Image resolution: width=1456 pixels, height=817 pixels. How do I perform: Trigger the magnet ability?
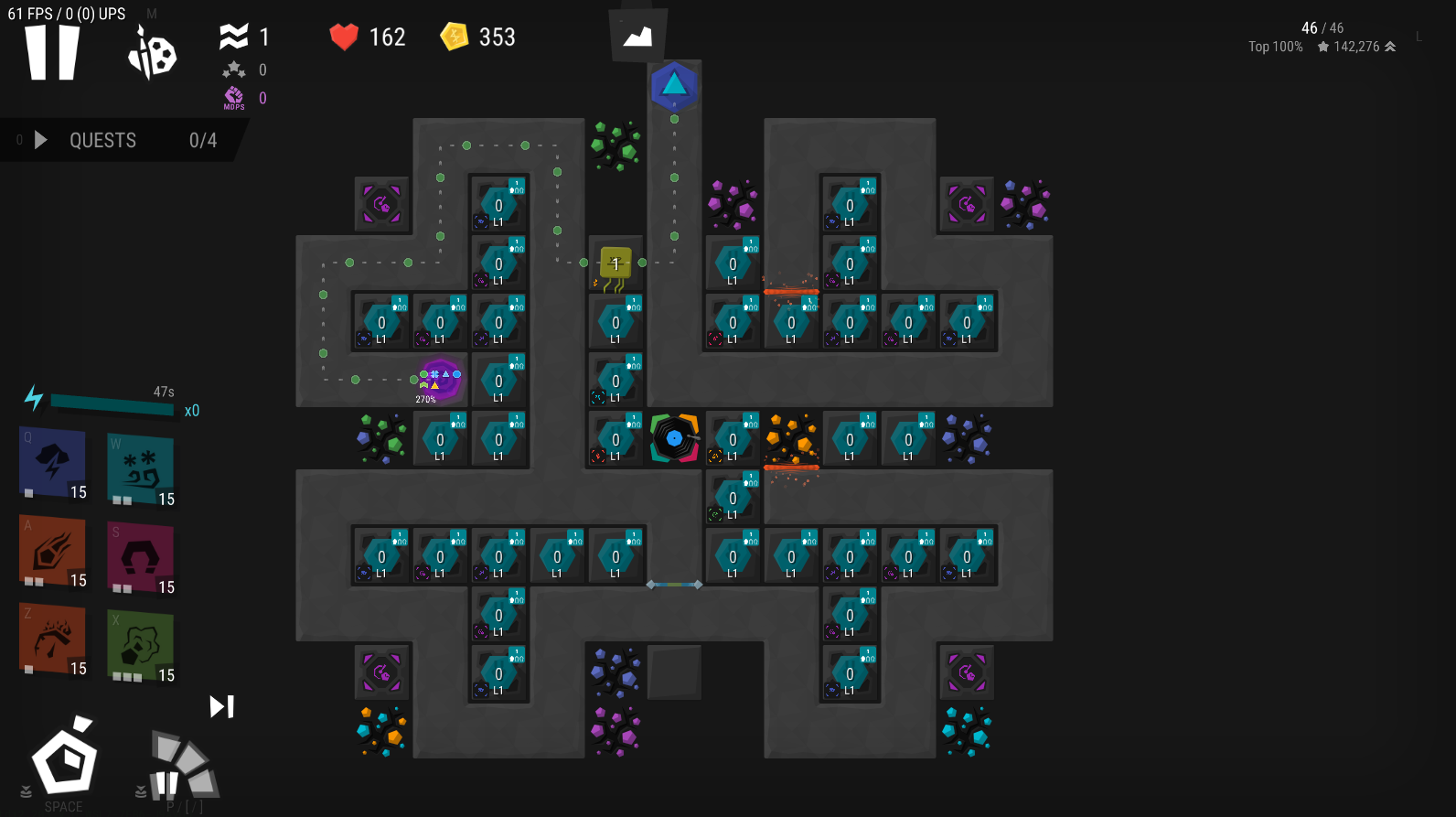140,557
